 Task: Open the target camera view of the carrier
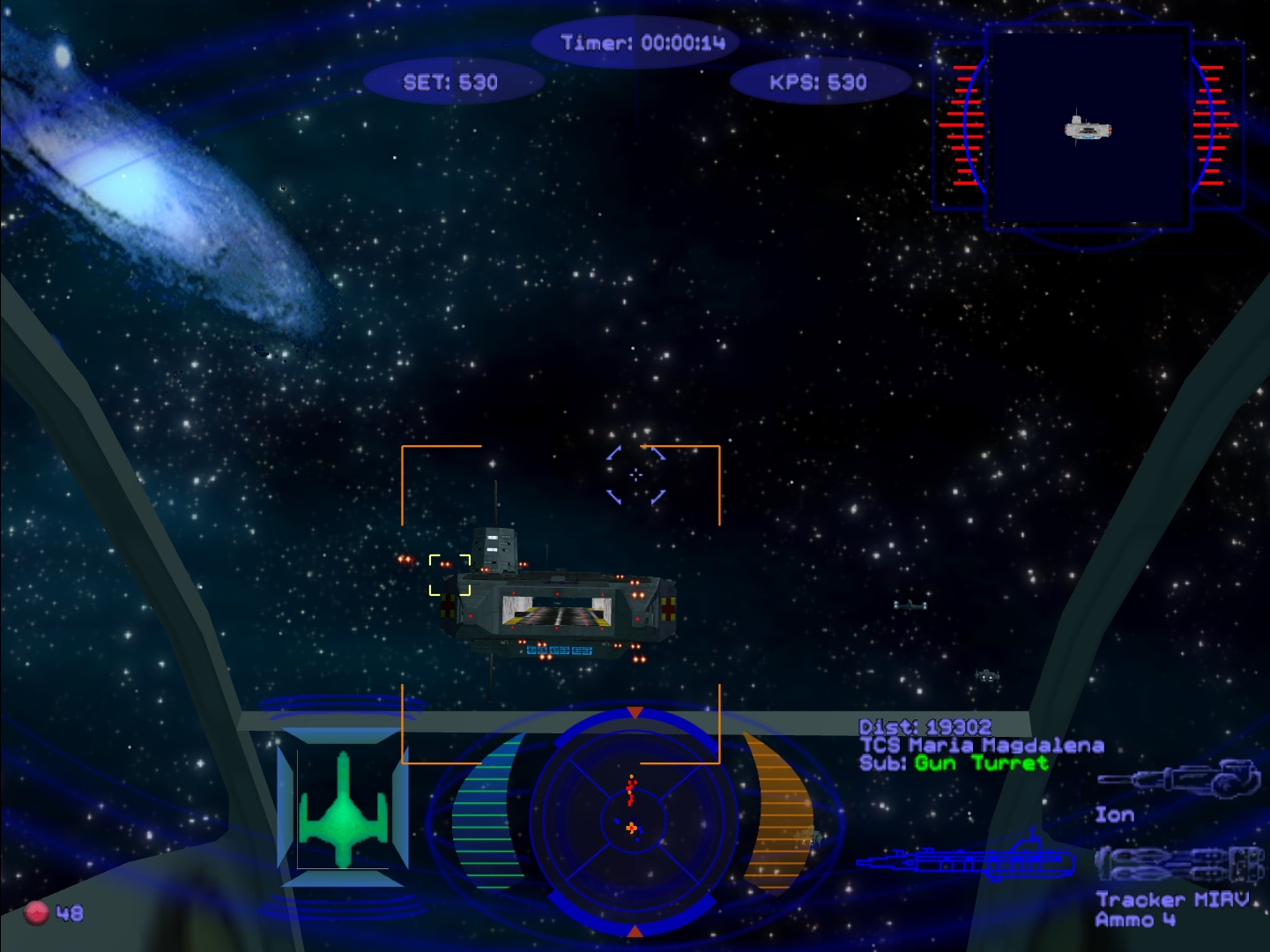pyautogui.click(x=1088, y=129)
